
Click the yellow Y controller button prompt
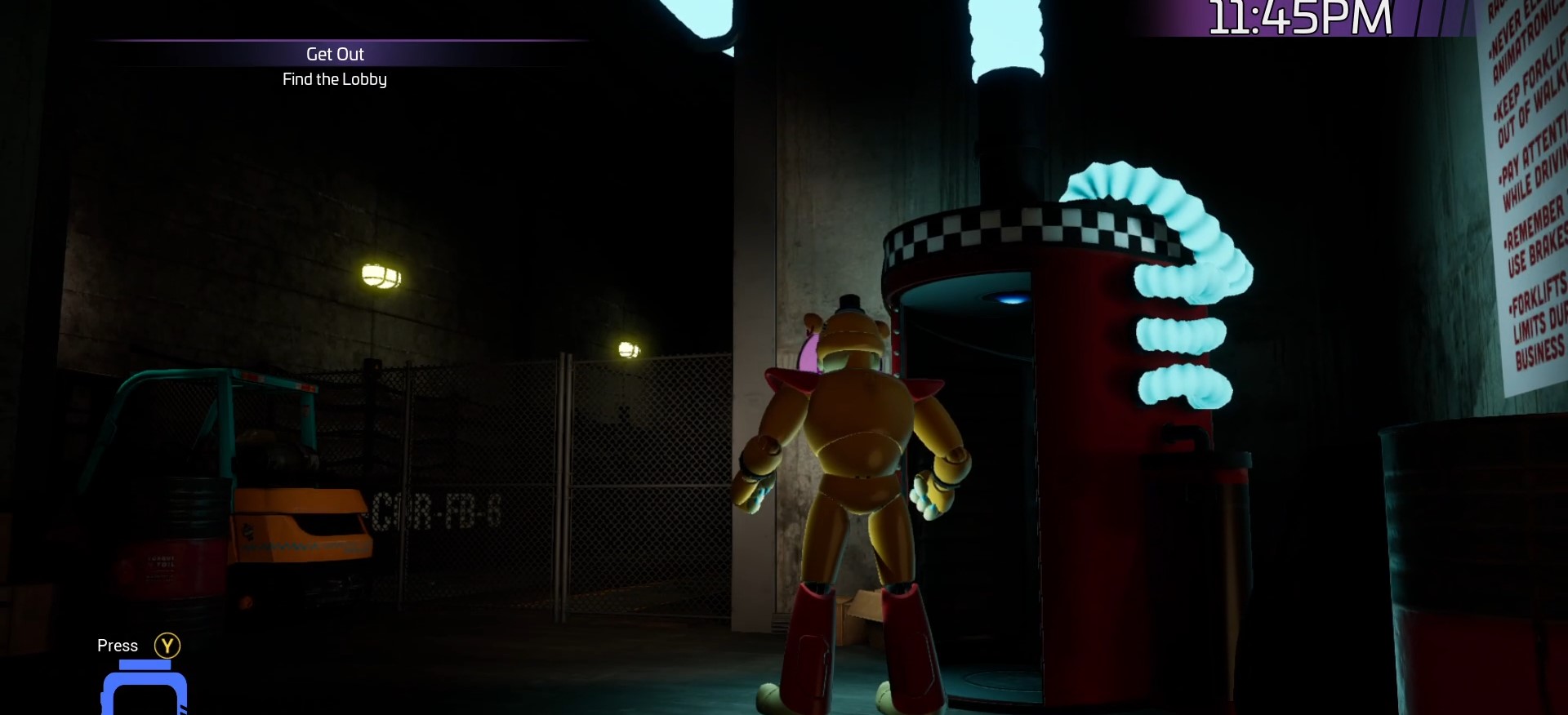(x=167, y=645)
